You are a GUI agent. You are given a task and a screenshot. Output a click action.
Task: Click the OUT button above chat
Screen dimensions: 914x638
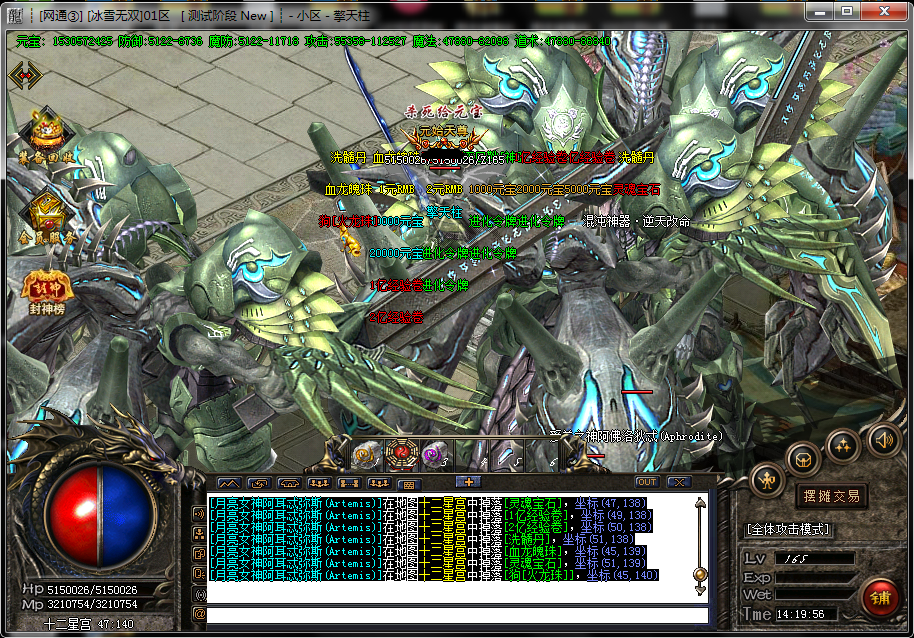(x=646, y=482)
